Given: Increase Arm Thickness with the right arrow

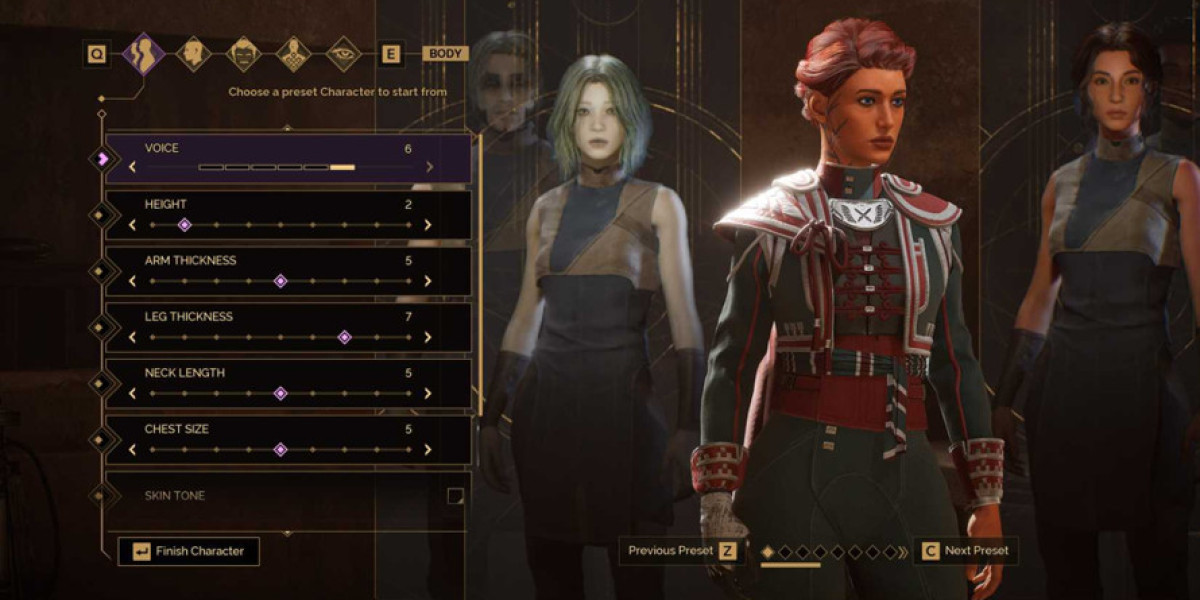Looking at the screenshot, I should coord(428,281).
